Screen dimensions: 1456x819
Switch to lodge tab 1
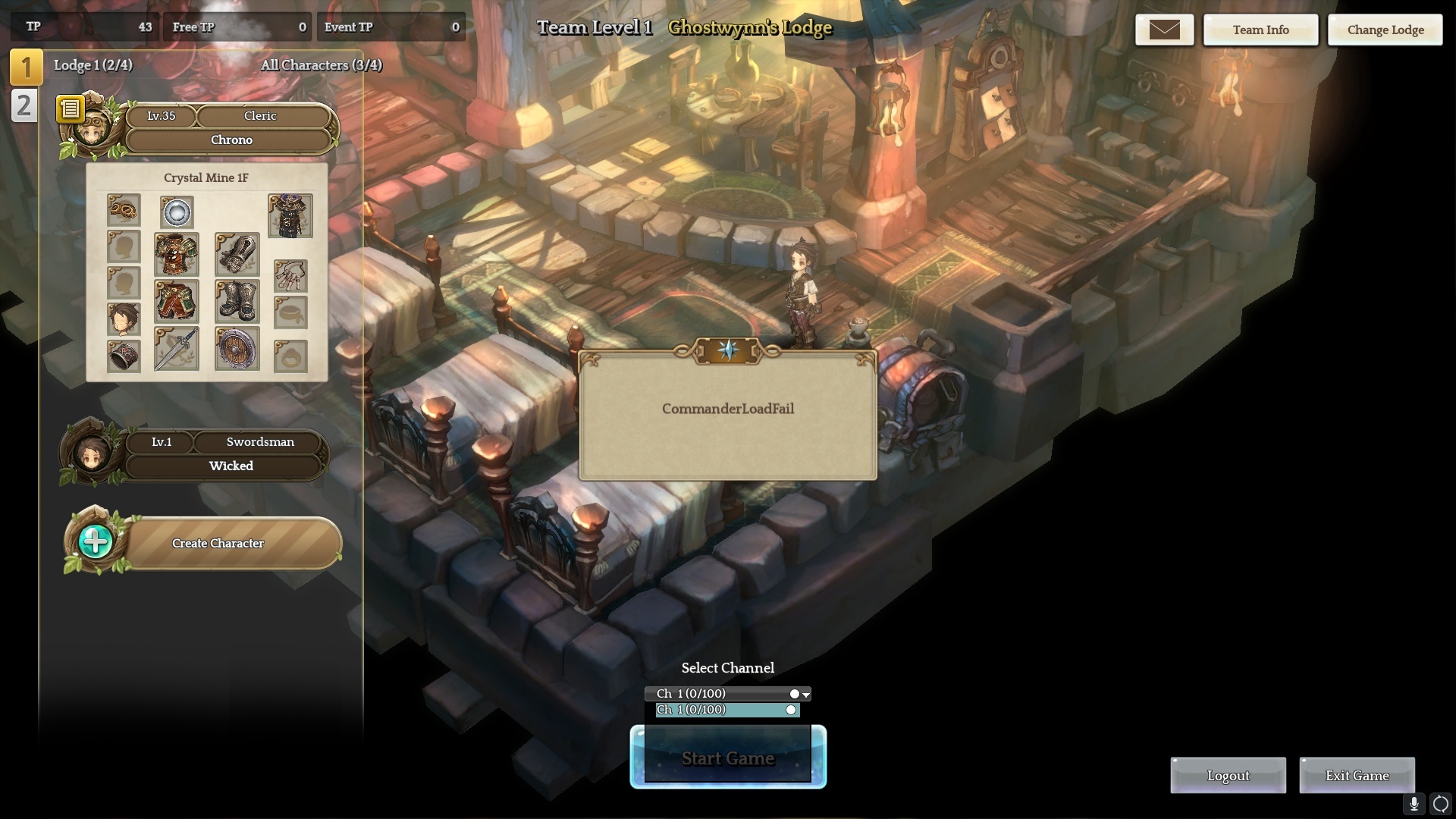[26, 67]
